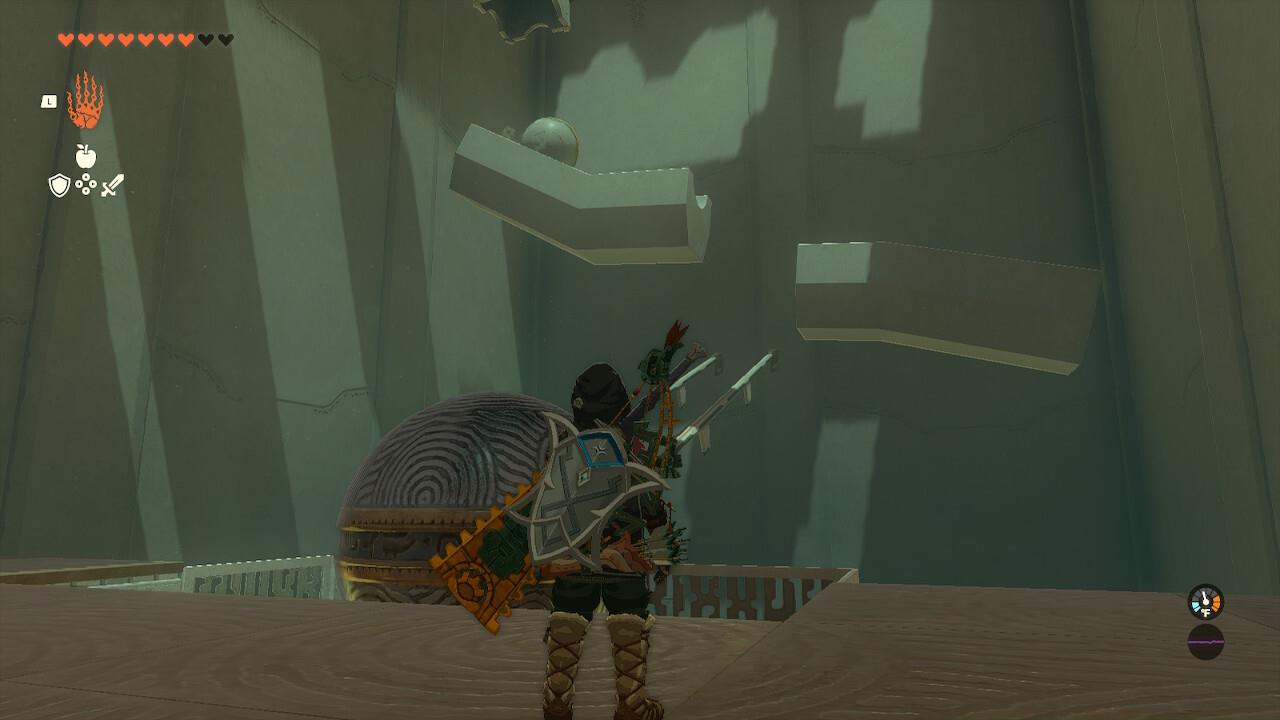The image size is (1280, 720).
Task: Select the last empty black heart
Action: (226, 39)
